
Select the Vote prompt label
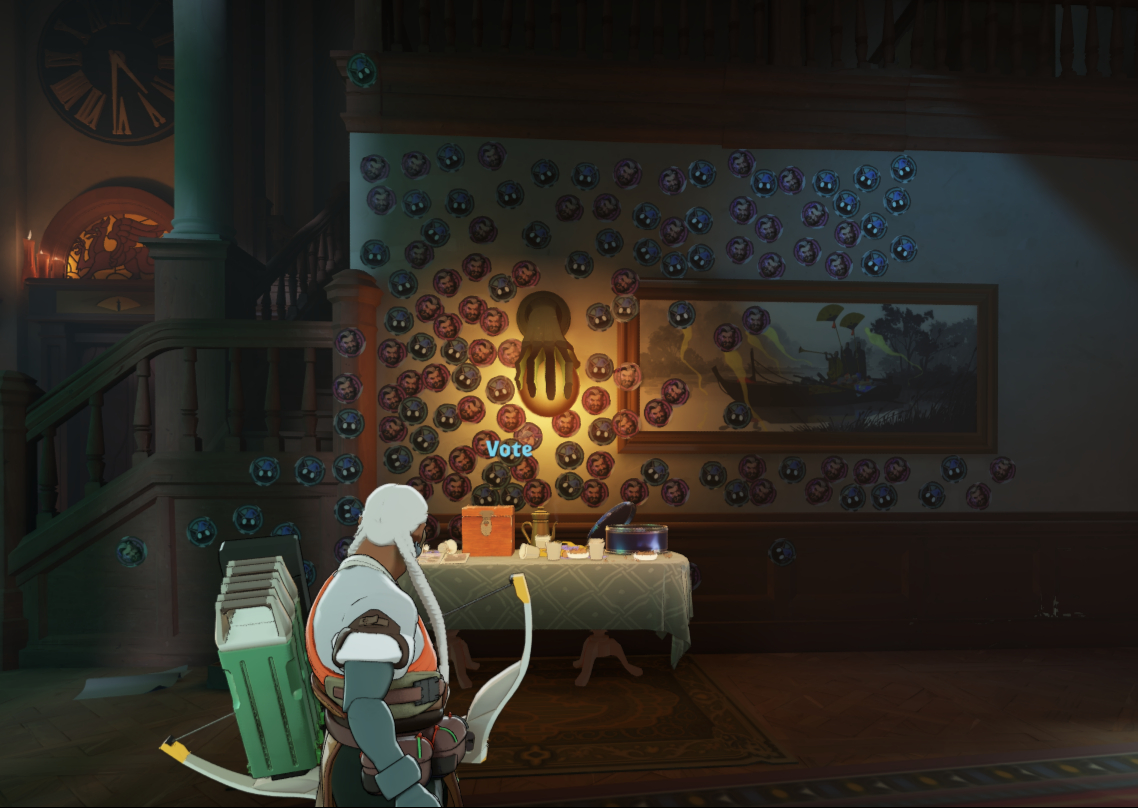509,449
